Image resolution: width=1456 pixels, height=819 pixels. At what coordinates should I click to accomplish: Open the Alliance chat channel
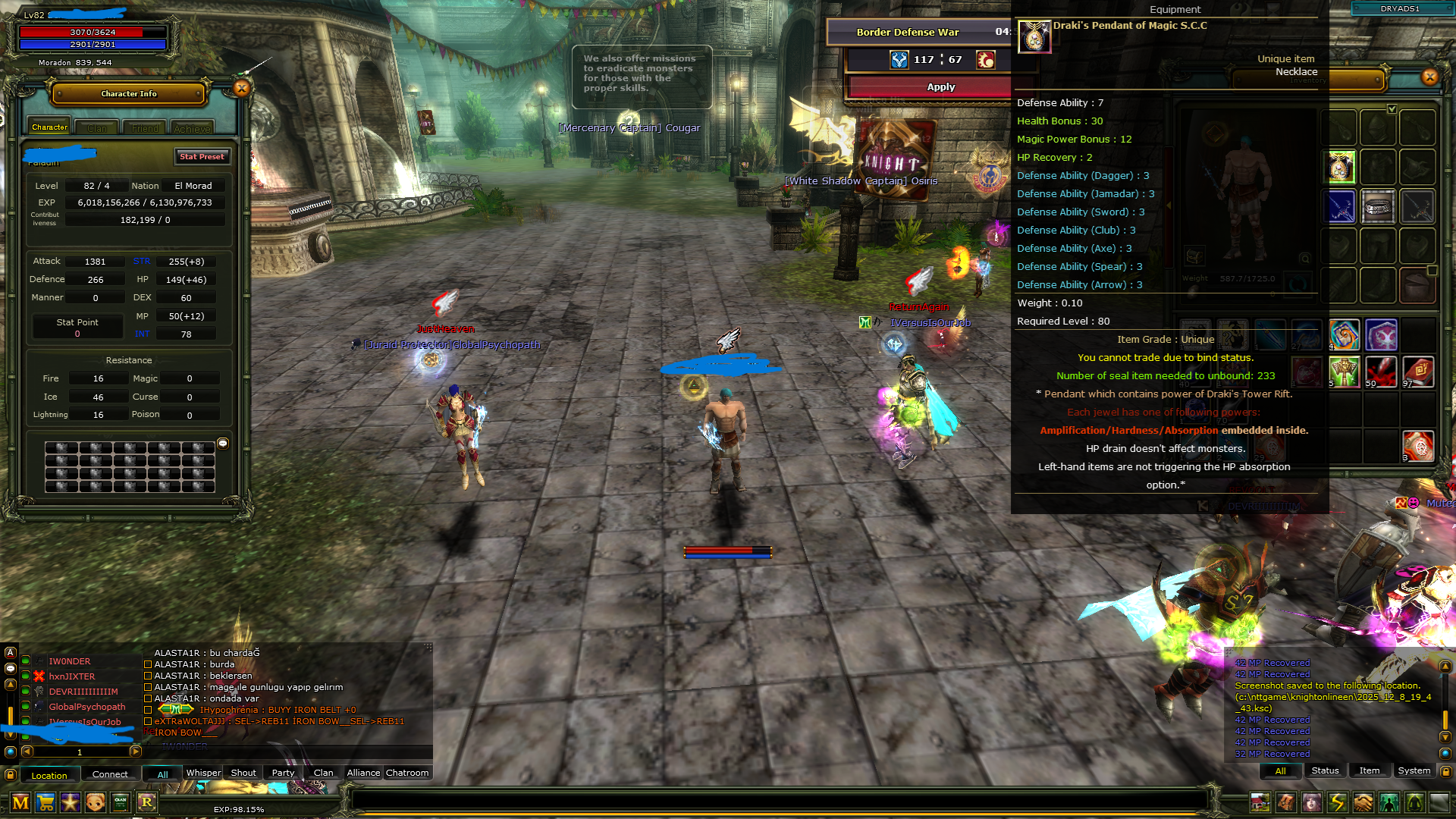coord(363,773)
